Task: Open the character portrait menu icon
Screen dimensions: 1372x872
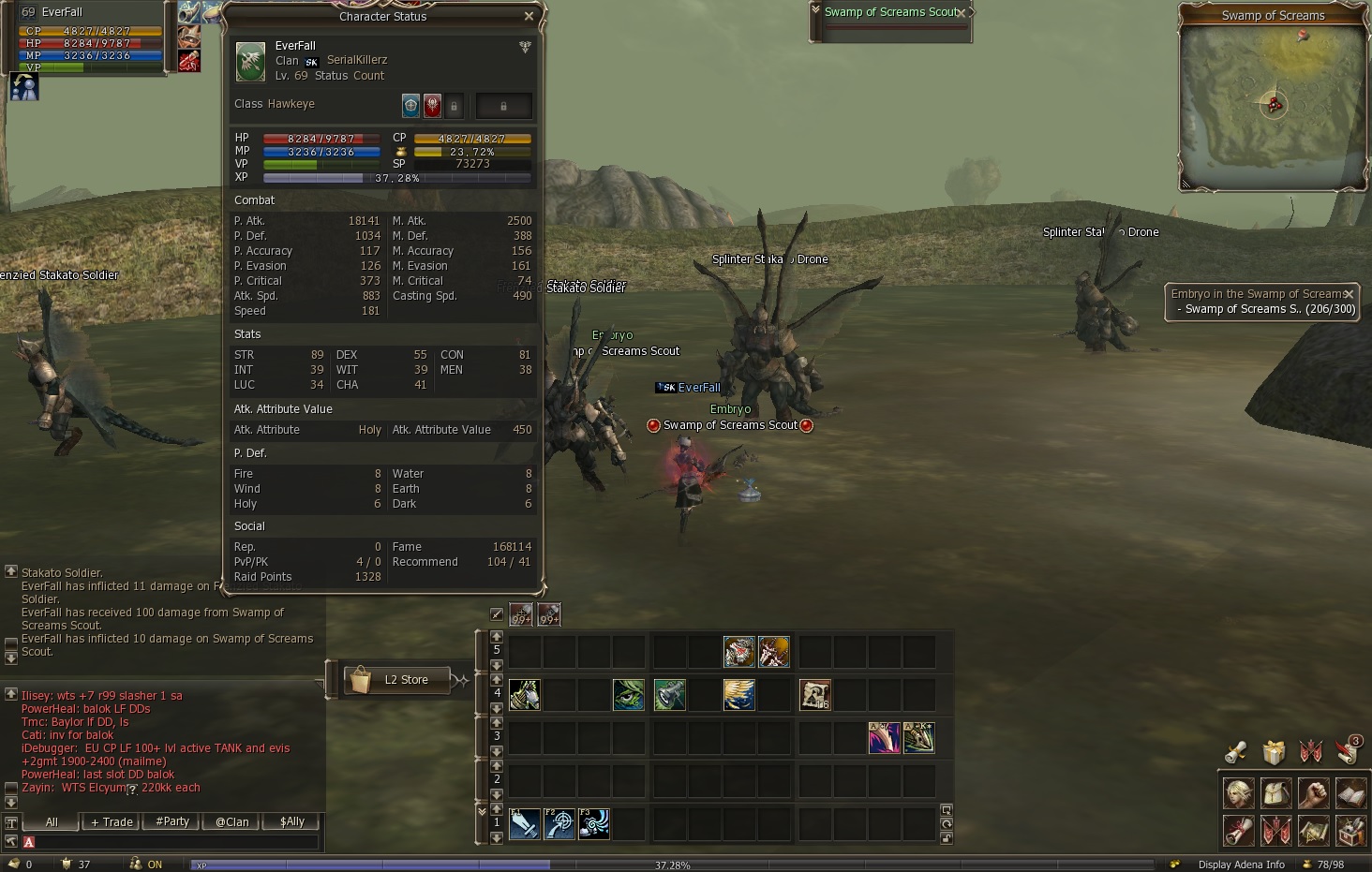Action: coord(1239,793)
